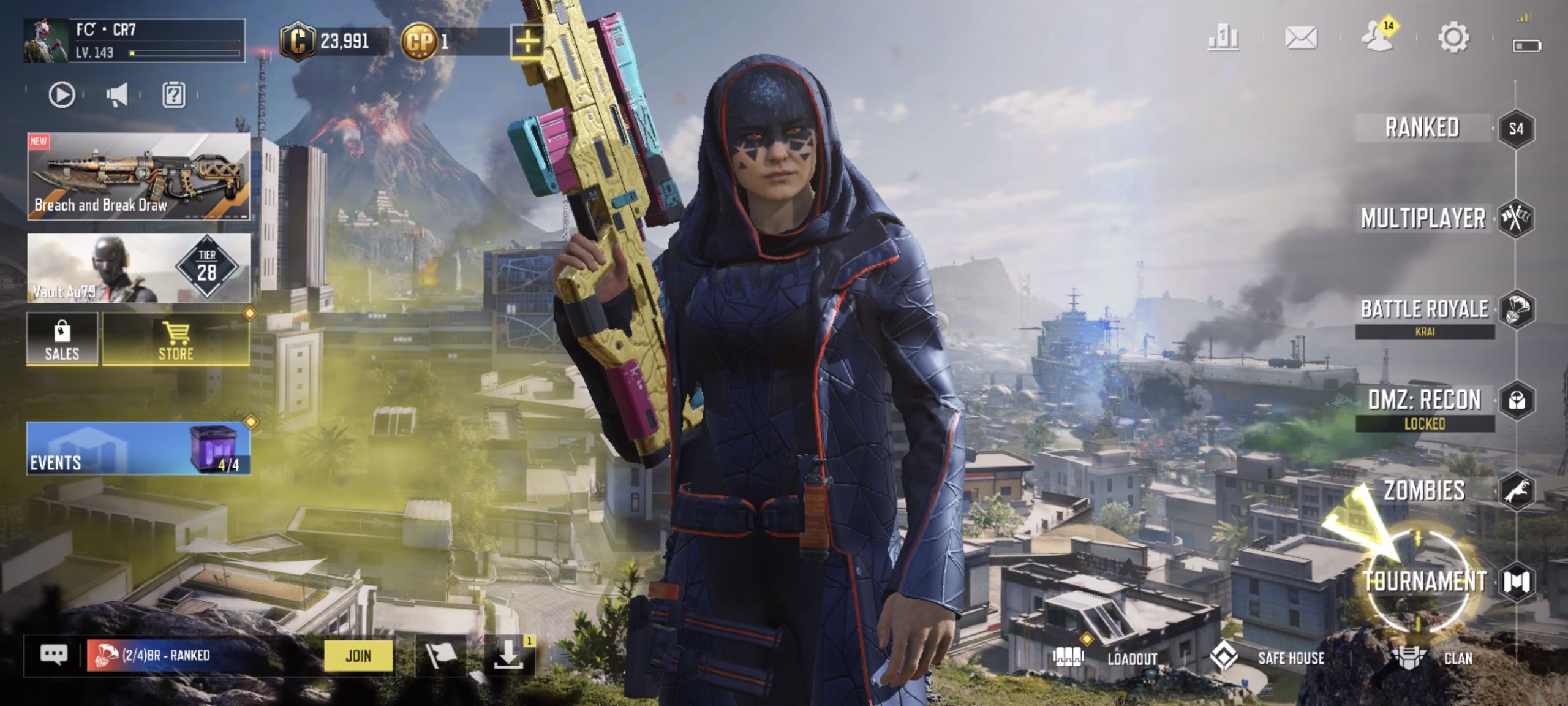Choose Battle Royale mode
The height and width of the screenshot is (706, 1568).
coord(1425,309)
